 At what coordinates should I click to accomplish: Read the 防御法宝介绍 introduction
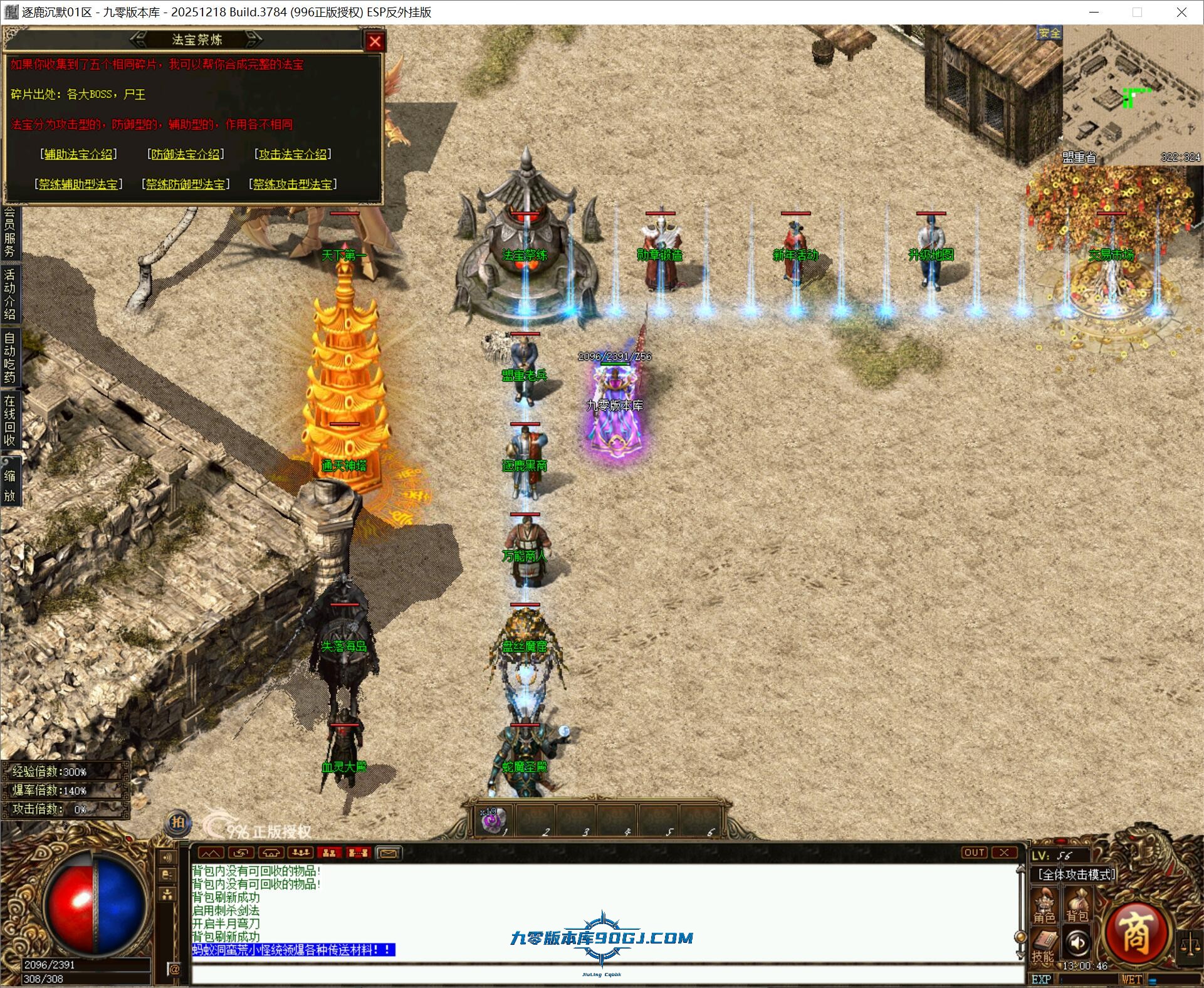(x=186, y=154)
